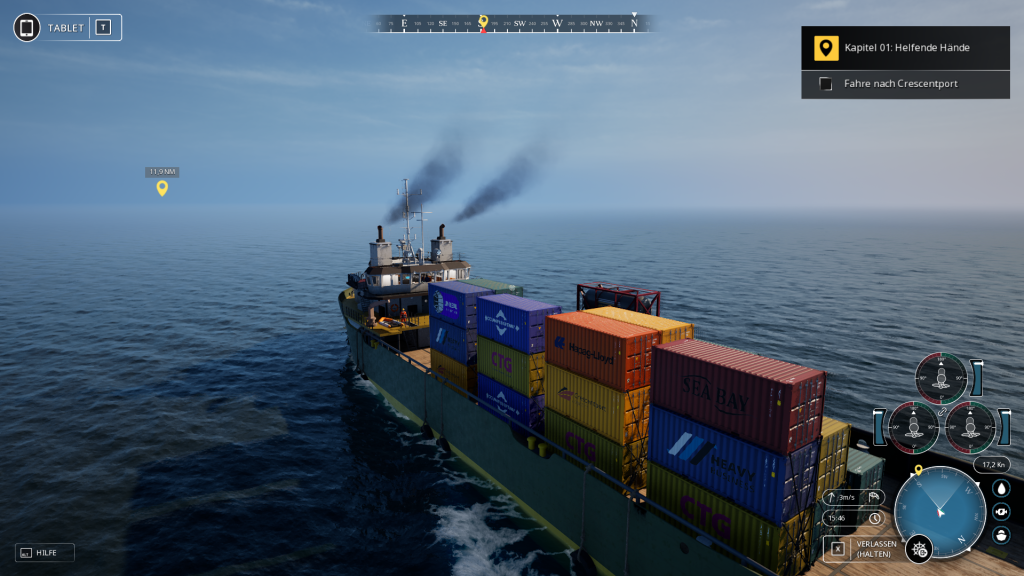The image size is (1024, 576).
Task: Click the yellow waypoint marker over the sea
Action: coord(162,188)
